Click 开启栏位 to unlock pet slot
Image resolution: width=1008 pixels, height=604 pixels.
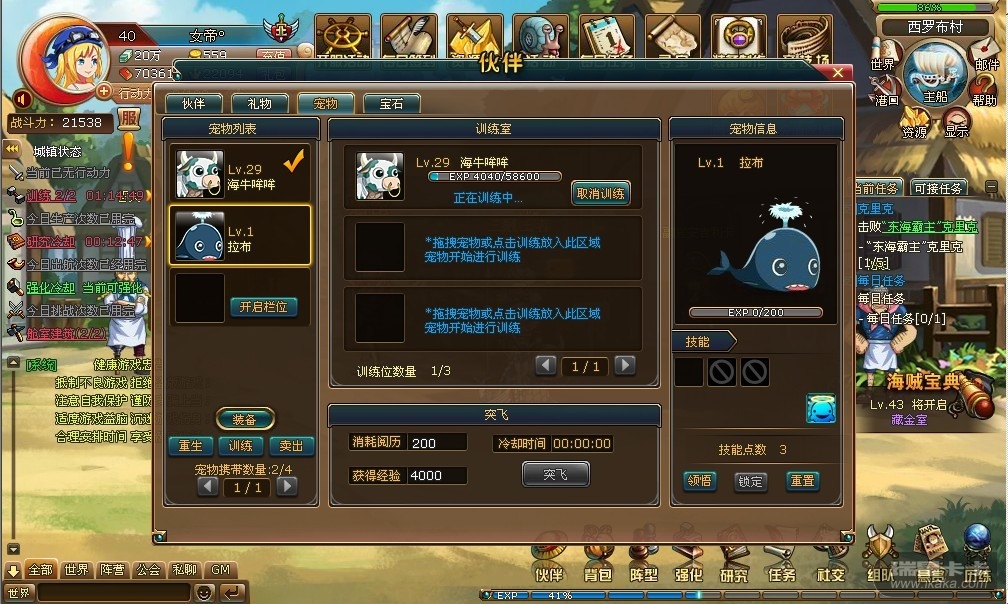[264, 307]
